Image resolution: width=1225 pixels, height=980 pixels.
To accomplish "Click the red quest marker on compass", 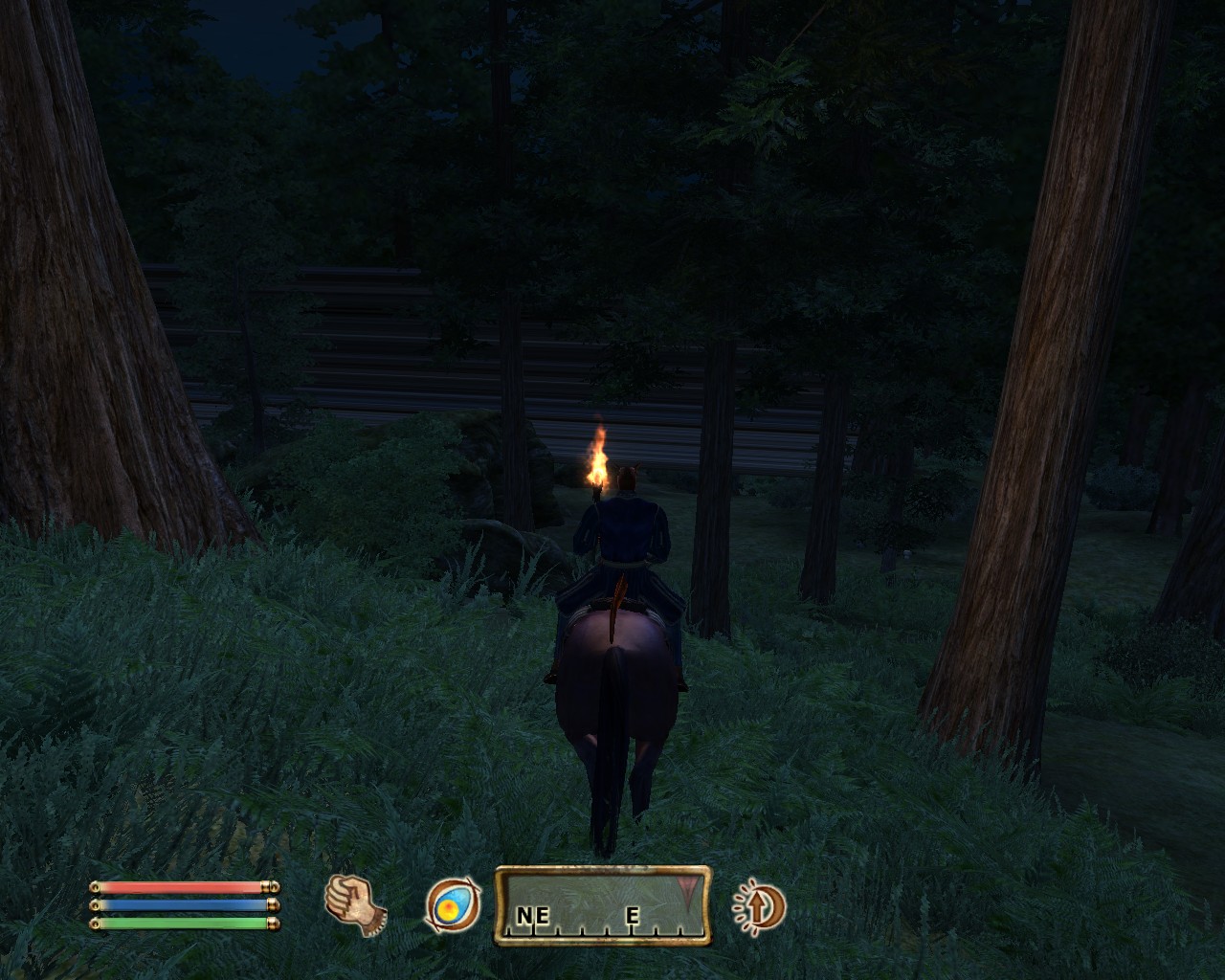I will click(x=687, y=889).
